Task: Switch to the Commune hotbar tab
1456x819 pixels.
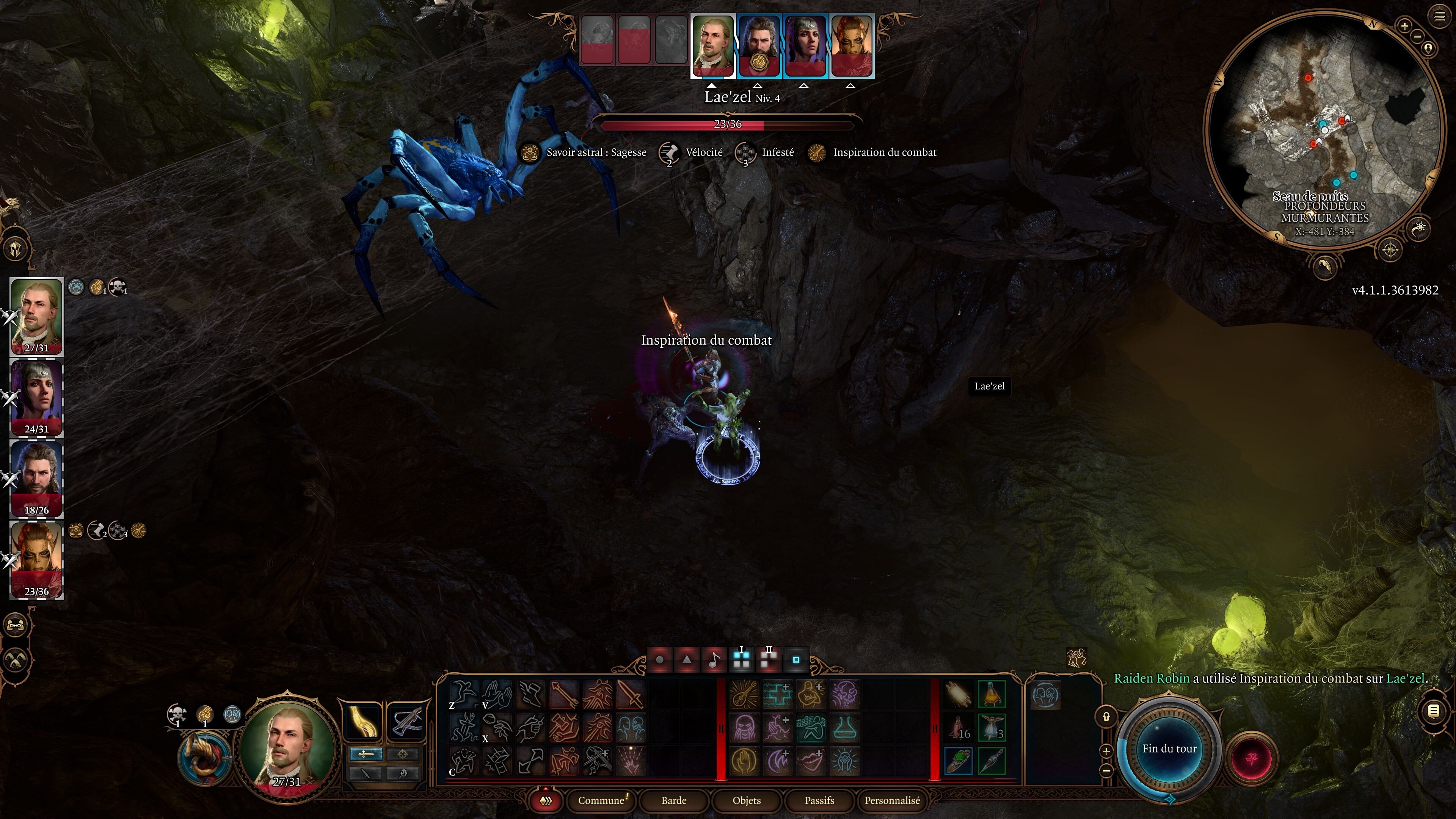Action: pyautogui.click(x=601, y=800)
